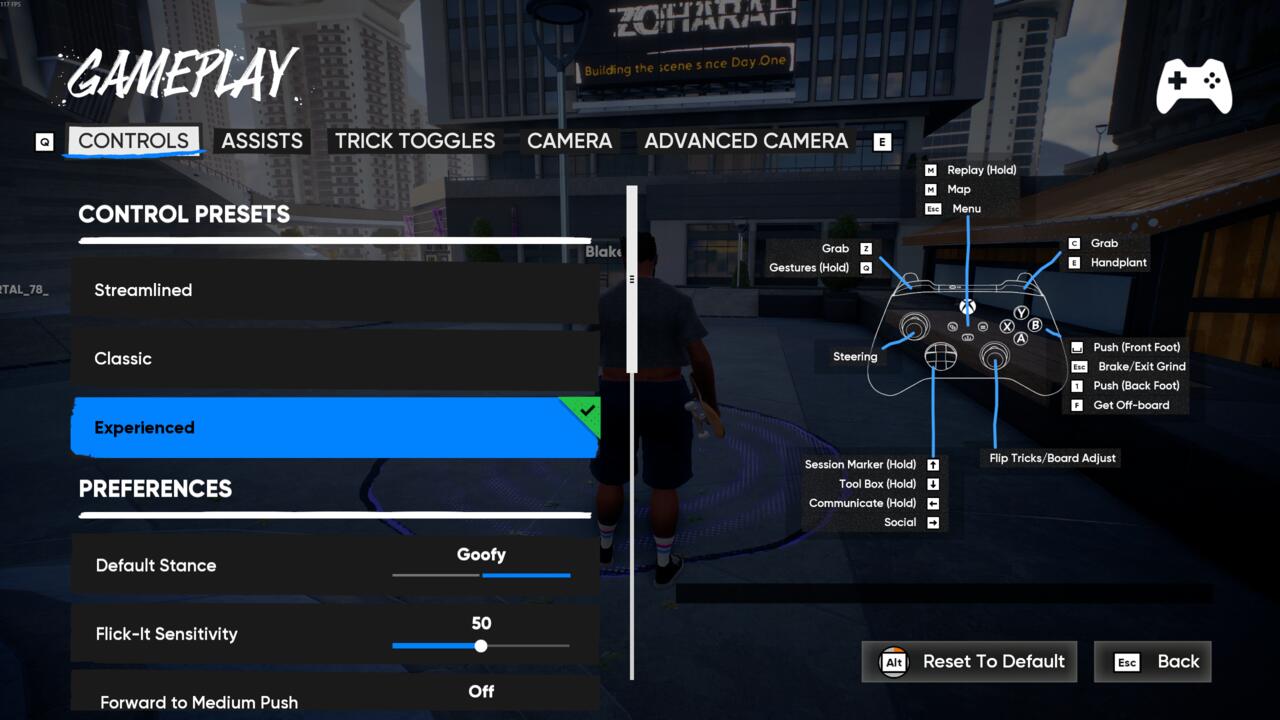
Task: Select the Controls tab
Action: point(133,141)
